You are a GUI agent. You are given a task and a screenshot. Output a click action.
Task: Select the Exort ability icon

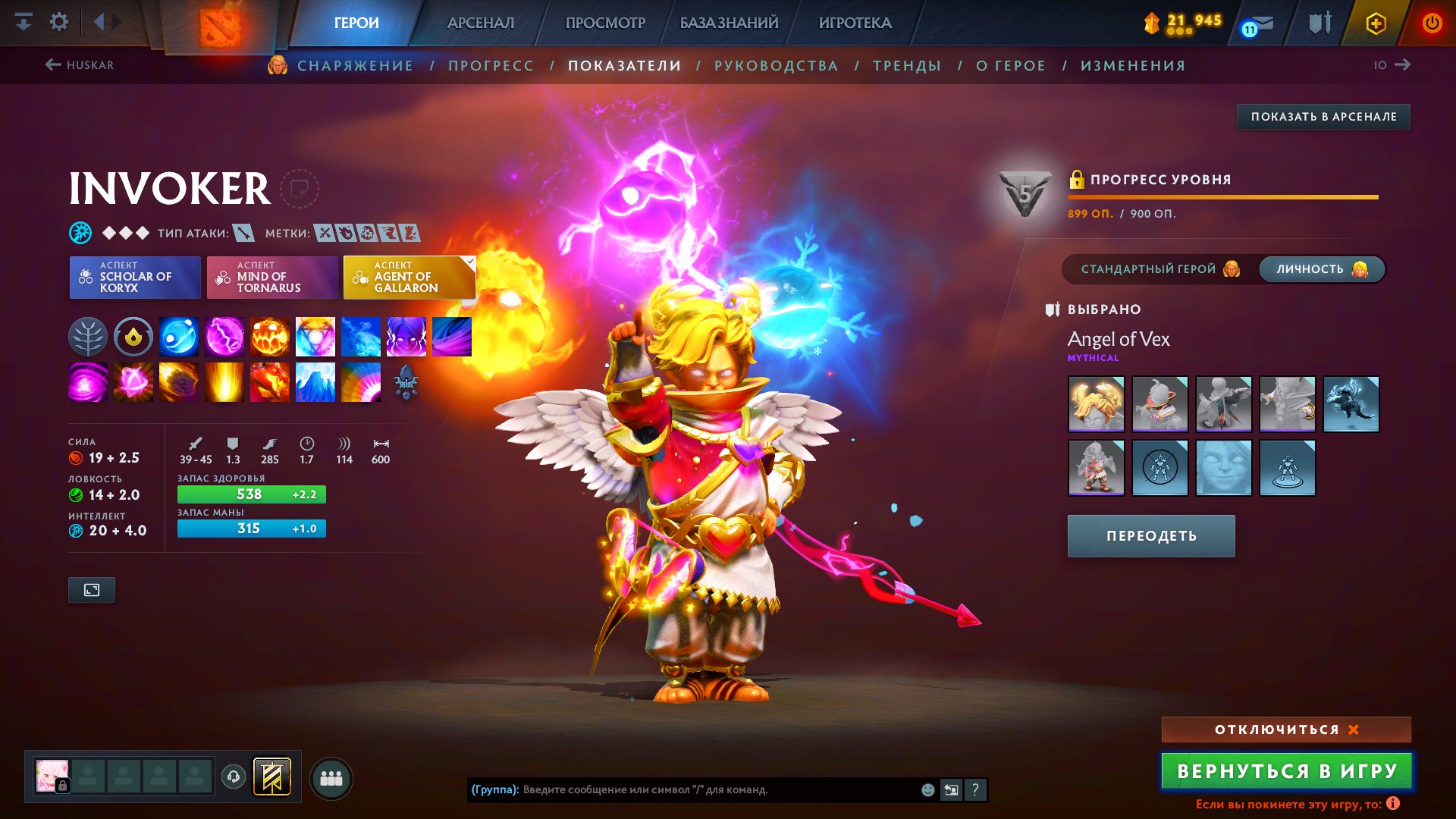(x=270, y=336)
